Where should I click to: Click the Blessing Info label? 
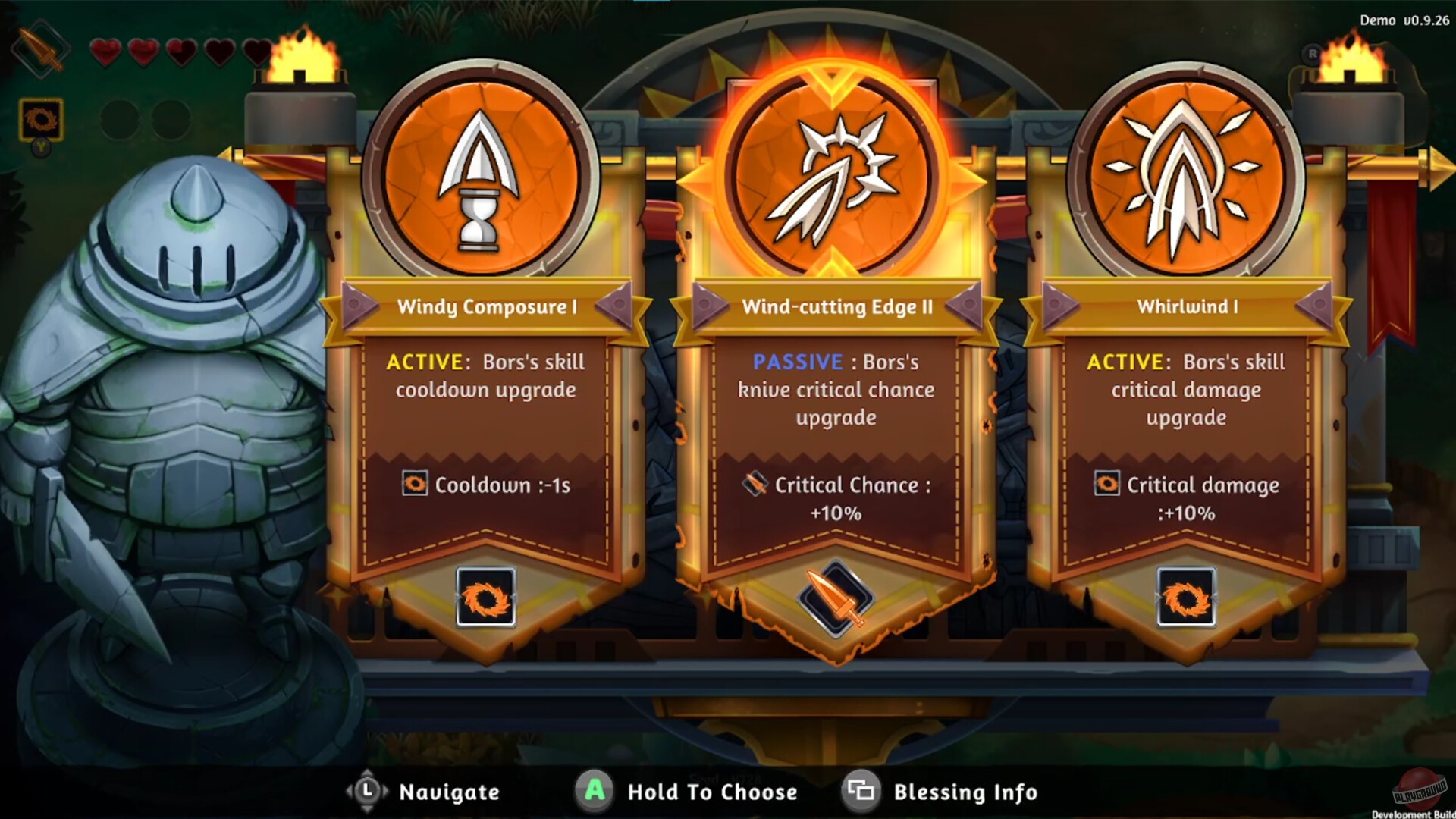click(x=965, y=792)
